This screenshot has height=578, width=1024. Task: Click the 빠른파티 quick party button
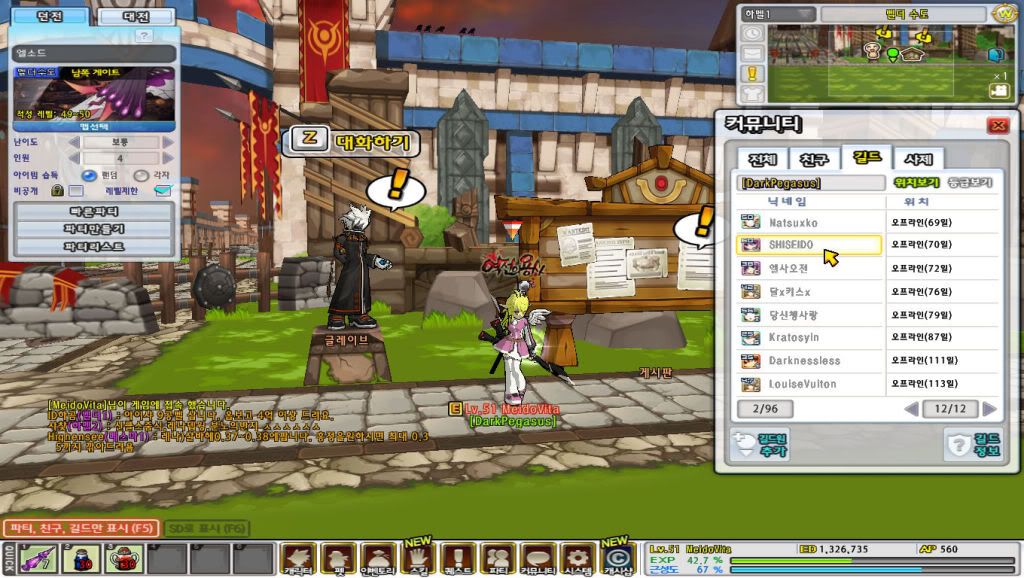[94, 211]
